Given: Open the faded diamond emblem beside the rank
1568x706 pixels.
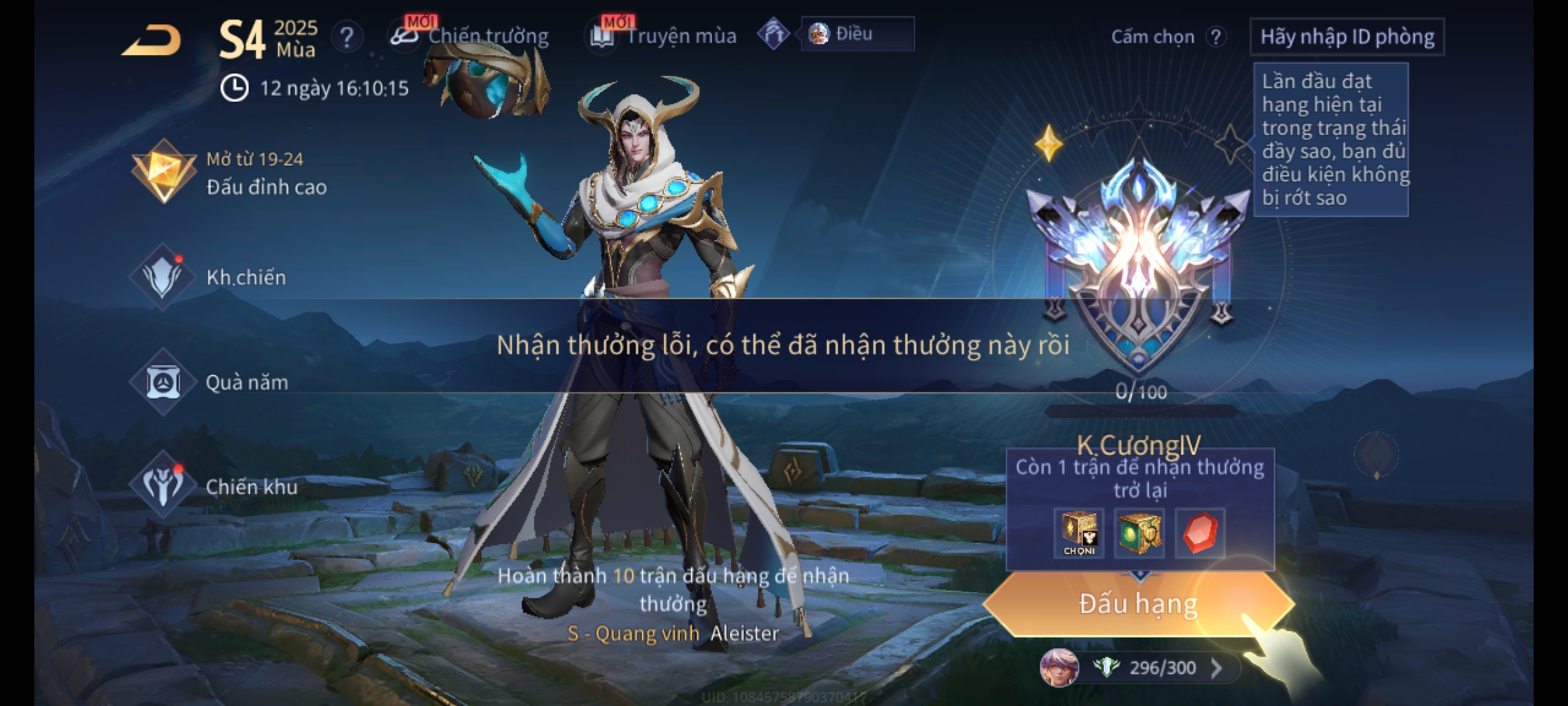Looking at the screenshot, I should pyautogui.click(x=1376, y=454).
